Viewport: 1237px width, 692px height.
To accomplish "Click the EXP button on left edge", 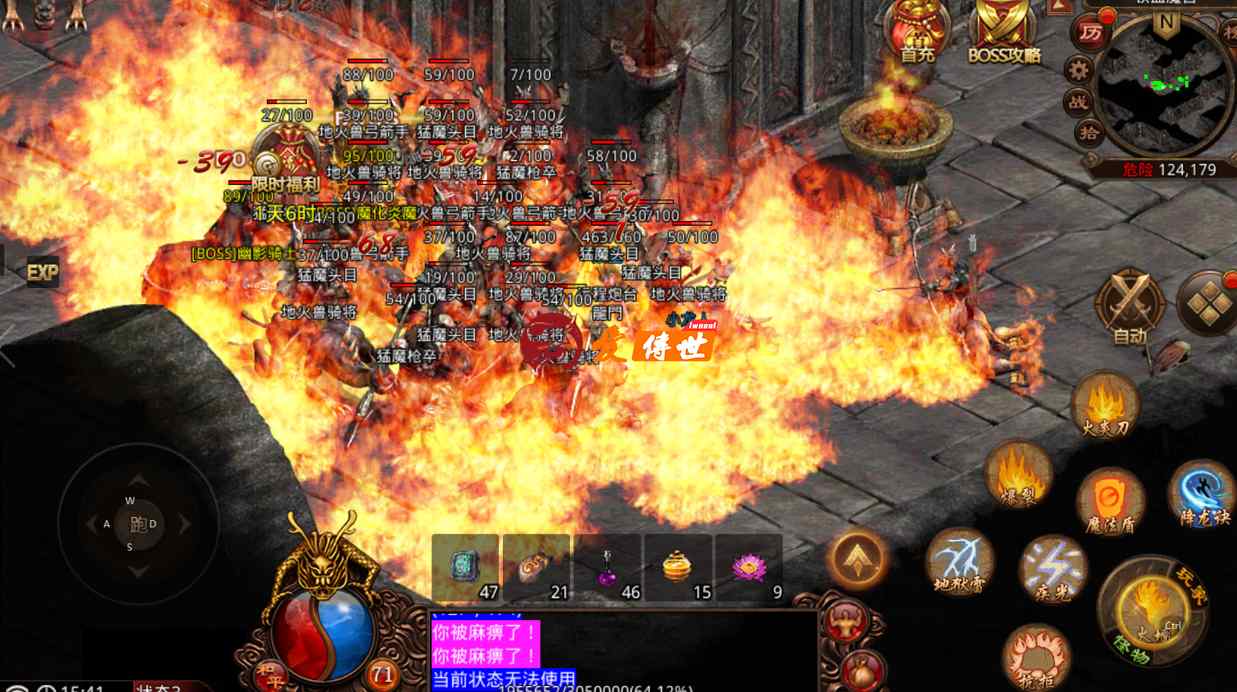I will click(x=42, y=271).
